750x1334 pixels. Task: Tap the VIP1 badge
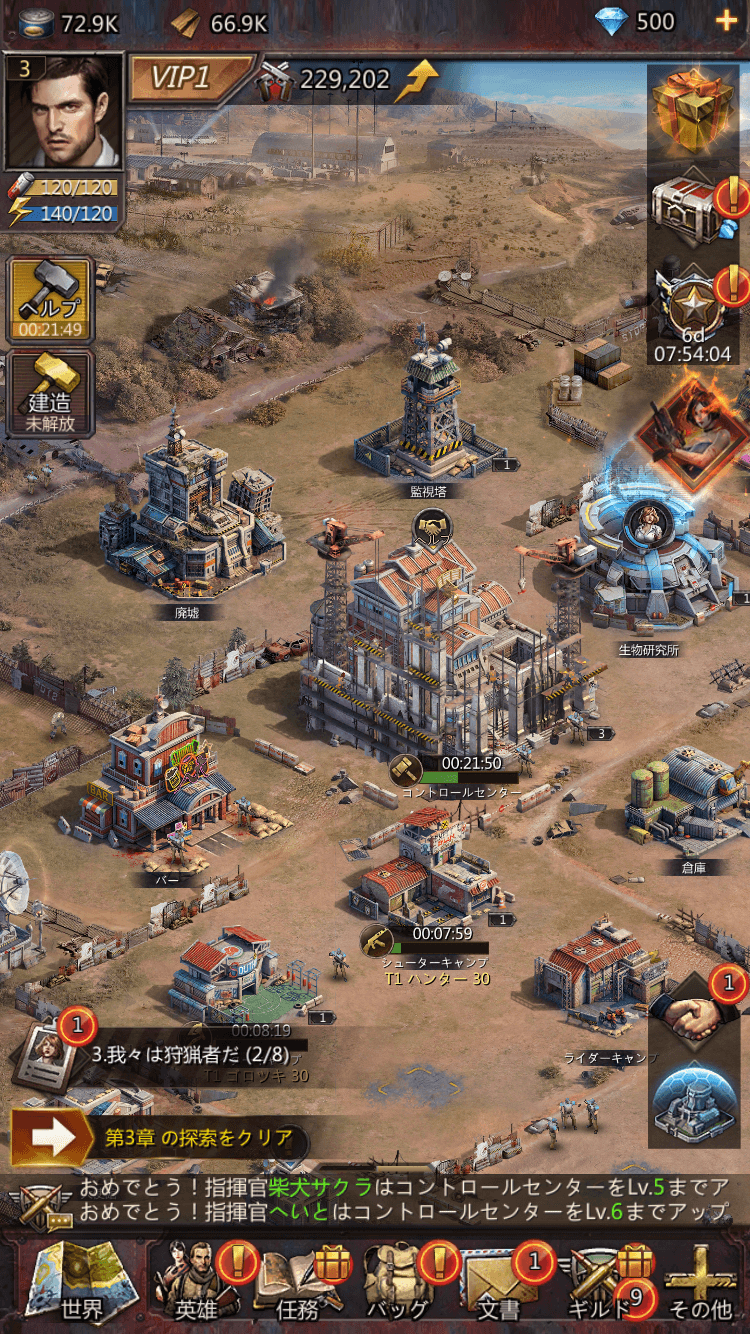pos(188,78)
